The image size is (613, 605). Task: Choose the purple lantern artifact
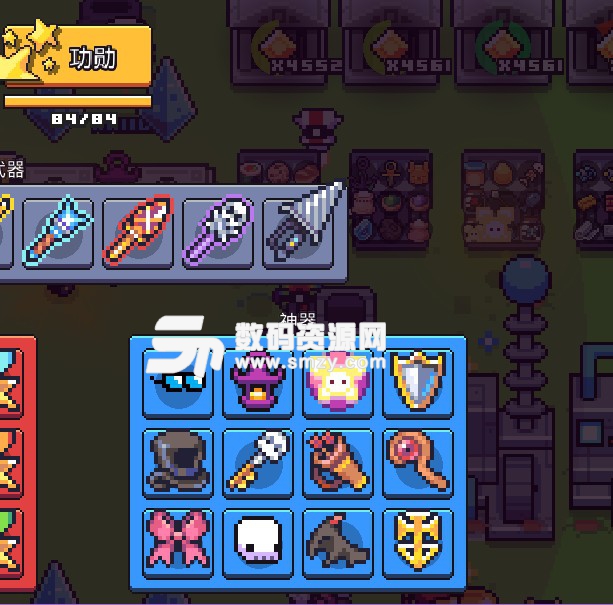point(259,382)
